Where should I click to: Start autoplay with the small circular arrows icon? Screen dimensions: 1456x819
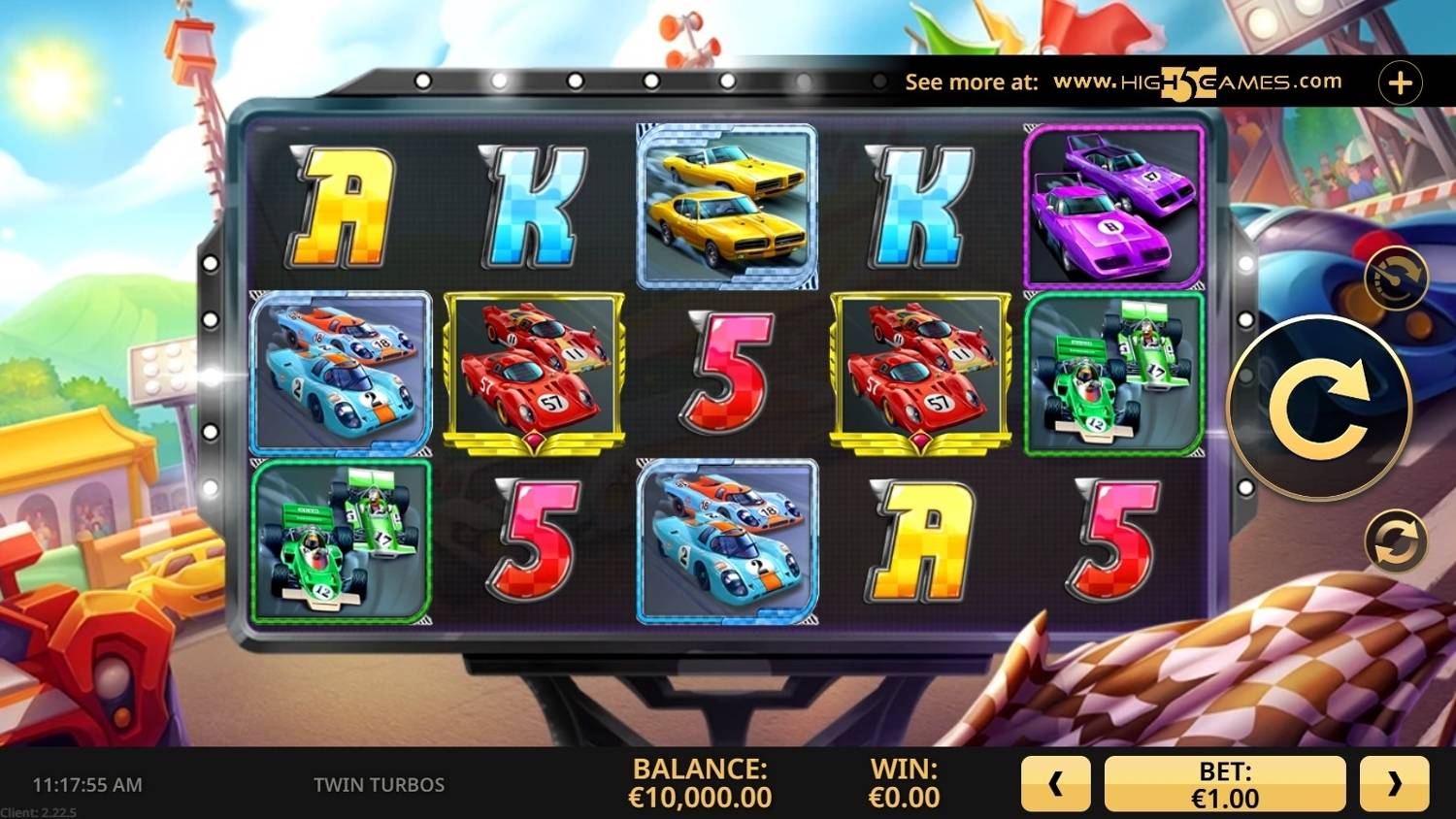1396,540
